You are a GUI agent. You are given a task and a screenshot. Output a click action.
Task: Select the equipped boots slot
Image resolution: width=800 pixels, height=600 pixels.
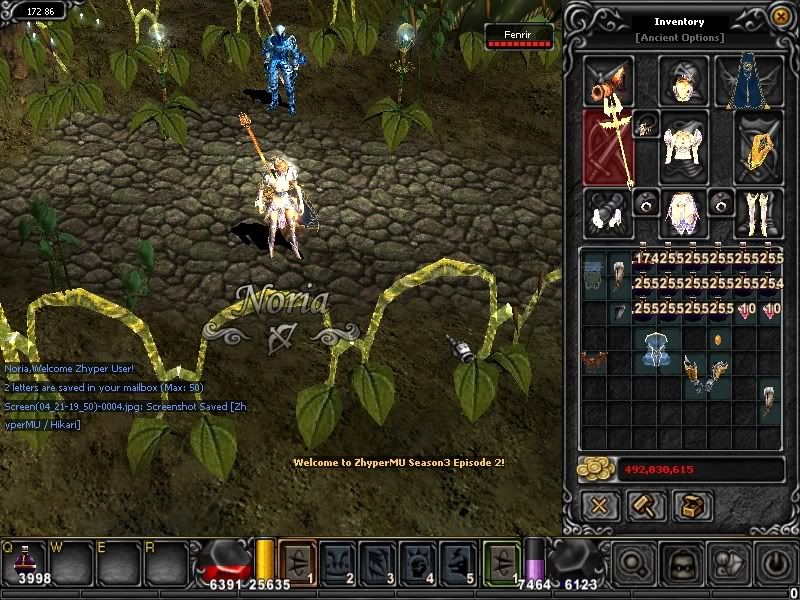(x=758, y=212)
